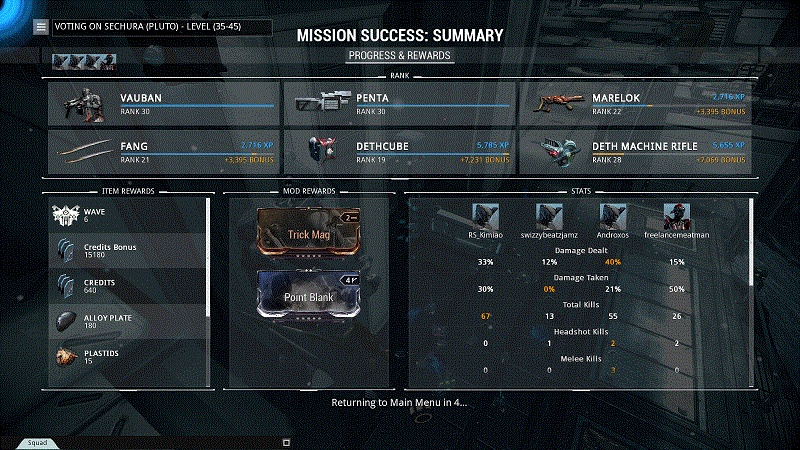The image size is (800, 450).
Task: Click the squad member icons strip
Action: point(84,62)
